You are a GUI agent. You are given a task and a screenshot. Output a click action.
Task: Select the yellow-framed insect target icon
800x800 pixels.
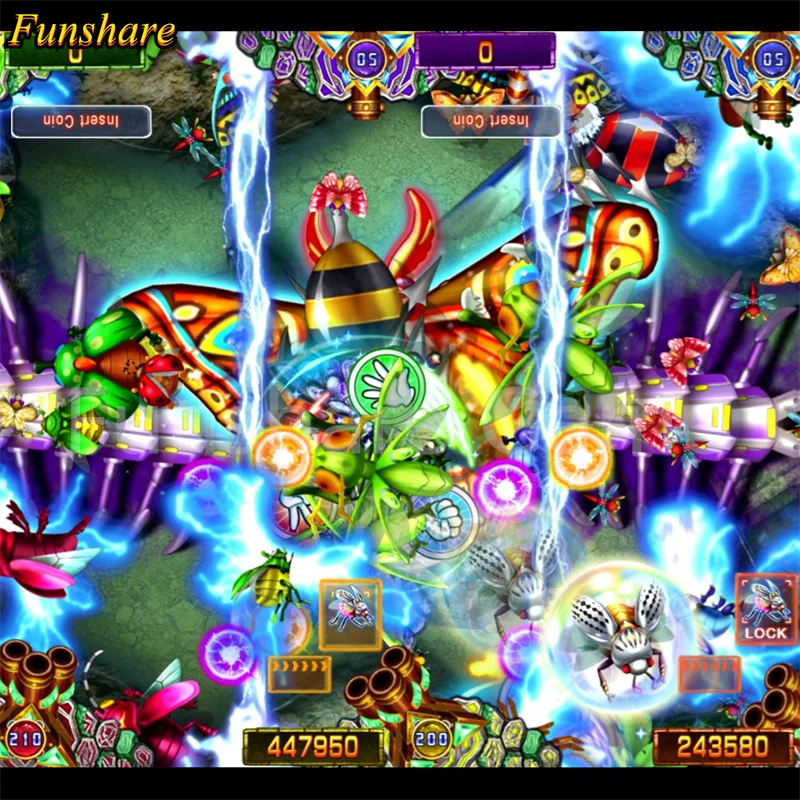(350, 607)
